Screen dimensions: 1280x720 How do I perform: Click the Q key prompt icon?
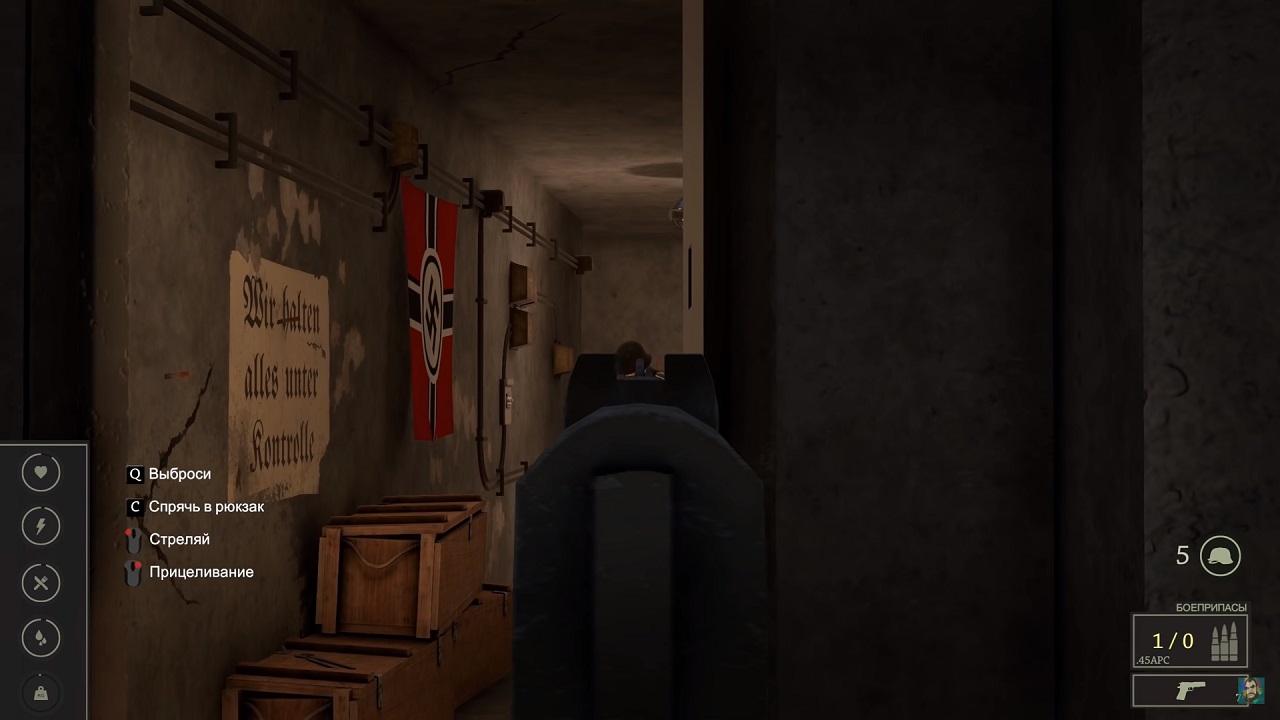point(134,474)
